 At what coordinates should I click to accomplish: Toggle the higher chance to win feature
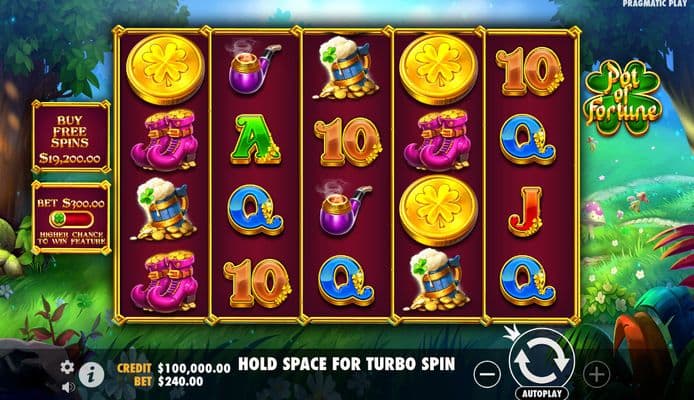click(x=71, y=216)
